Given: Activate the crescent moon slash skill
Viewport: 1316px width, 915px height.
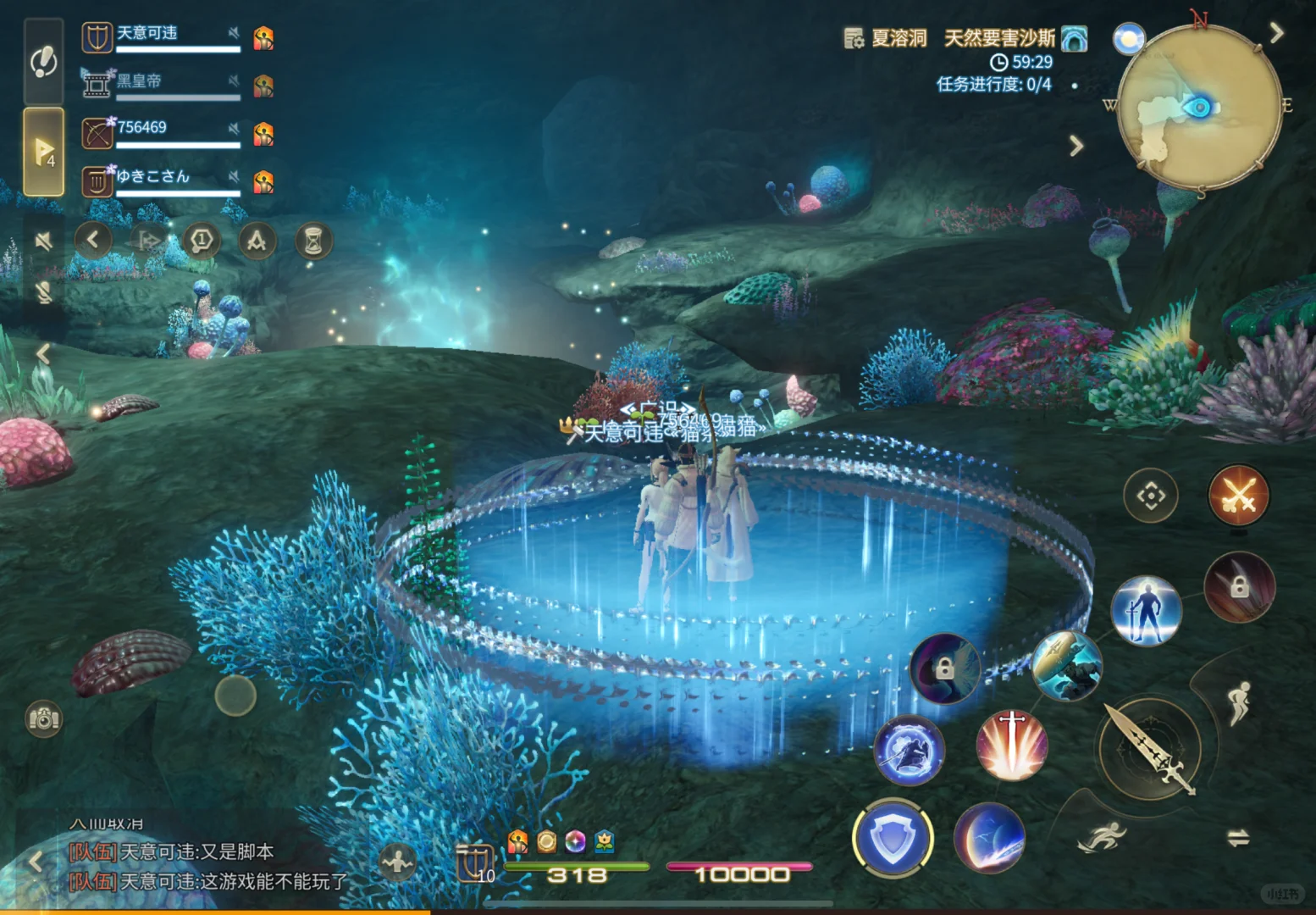Looking at the screenshot, I should click(990, 838).
